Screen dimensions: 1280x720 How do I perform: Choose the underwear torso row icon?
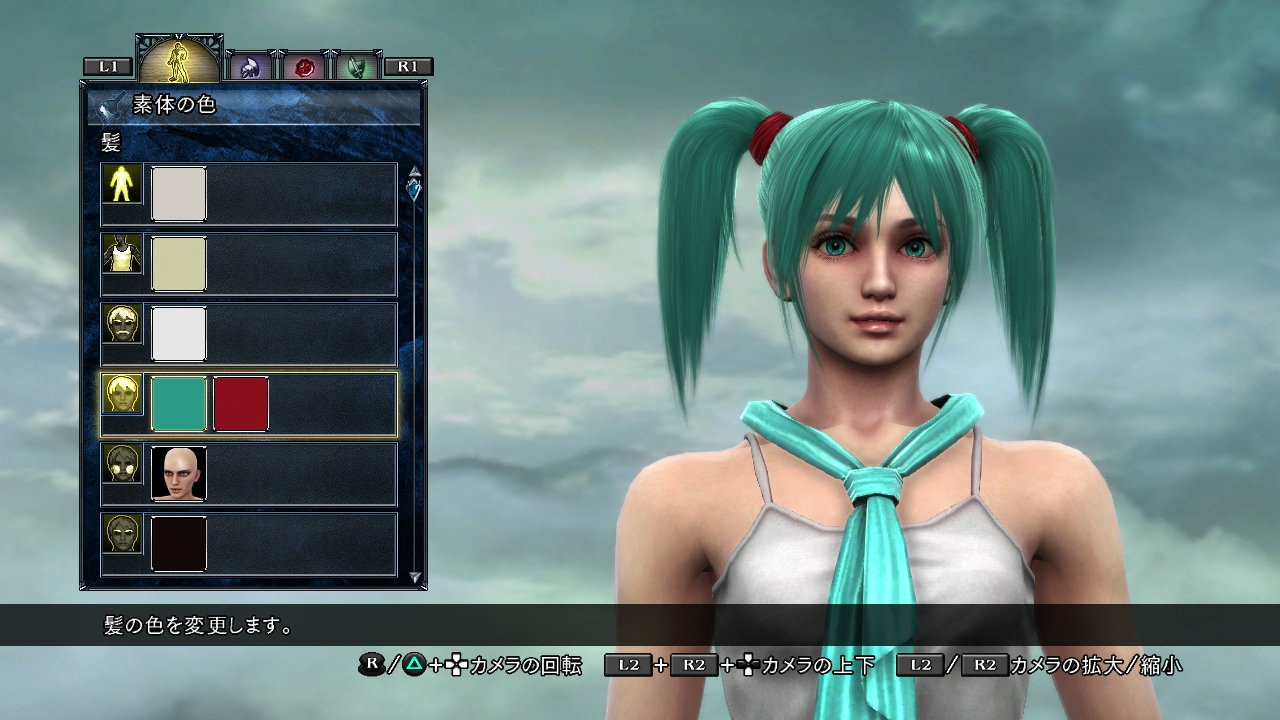coord(123,254)
